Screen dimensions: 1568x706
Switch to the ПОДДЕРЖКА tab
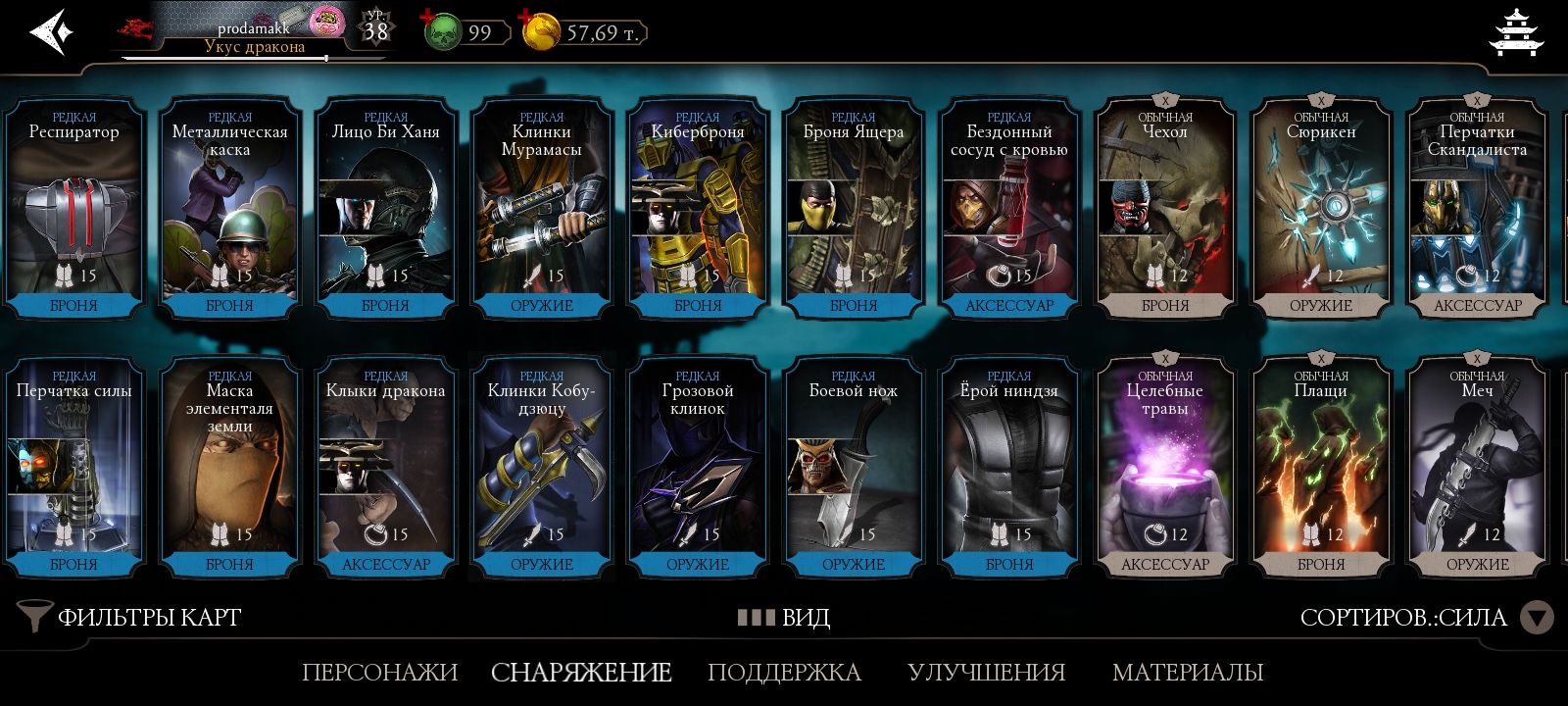tap(784, 673)
